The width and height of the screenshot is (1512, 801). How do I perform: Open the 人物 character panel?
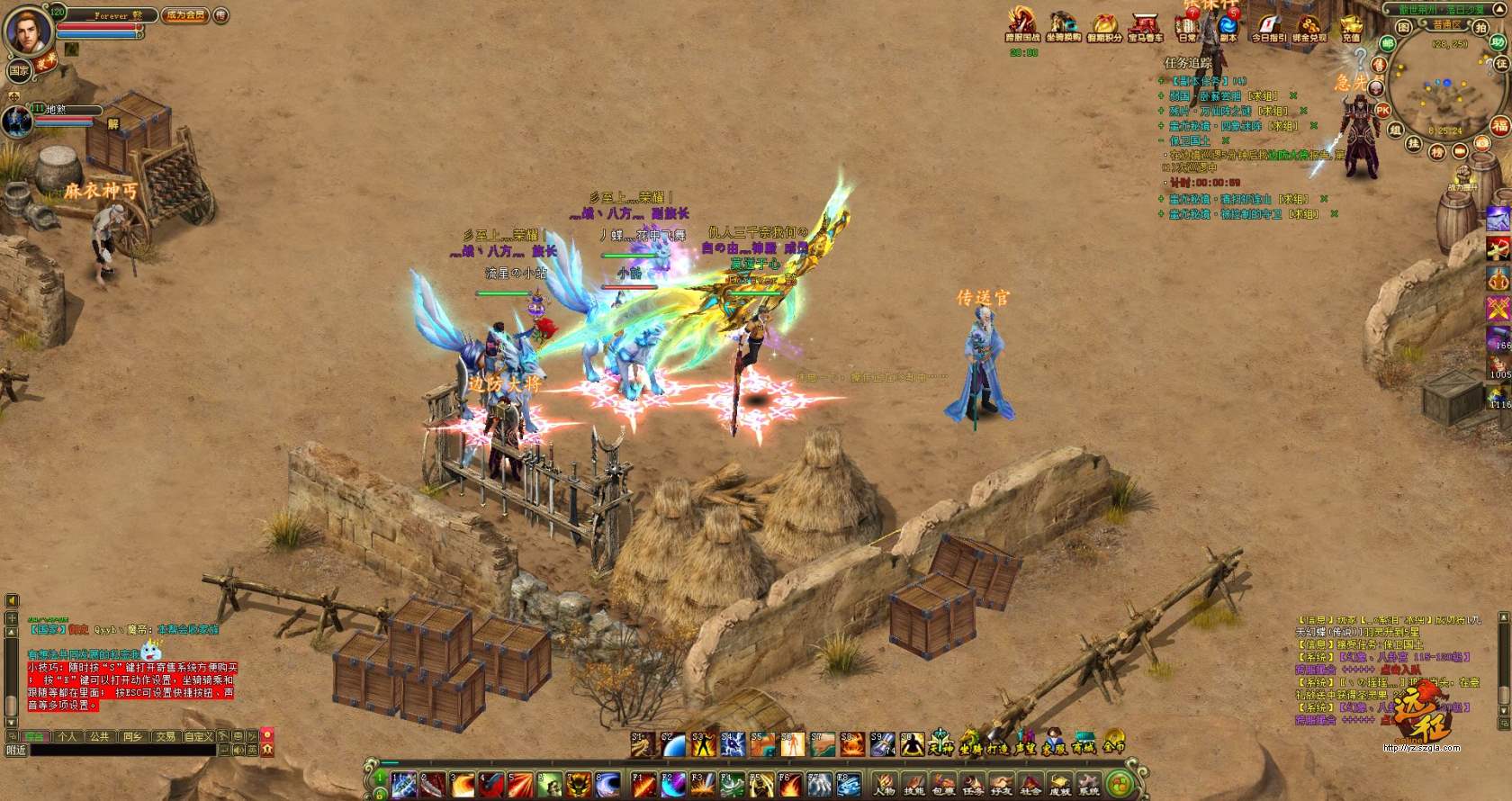pos(885,784)
